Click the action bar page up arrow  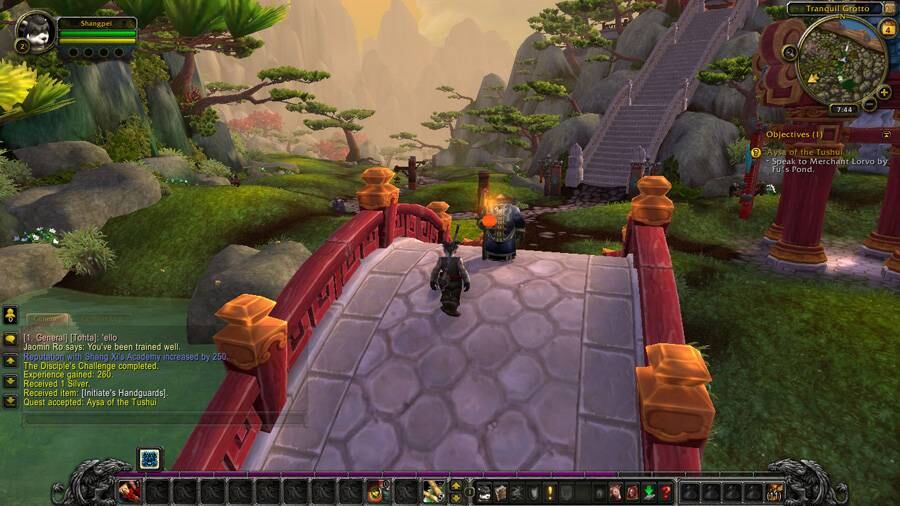tap(456, 486)
